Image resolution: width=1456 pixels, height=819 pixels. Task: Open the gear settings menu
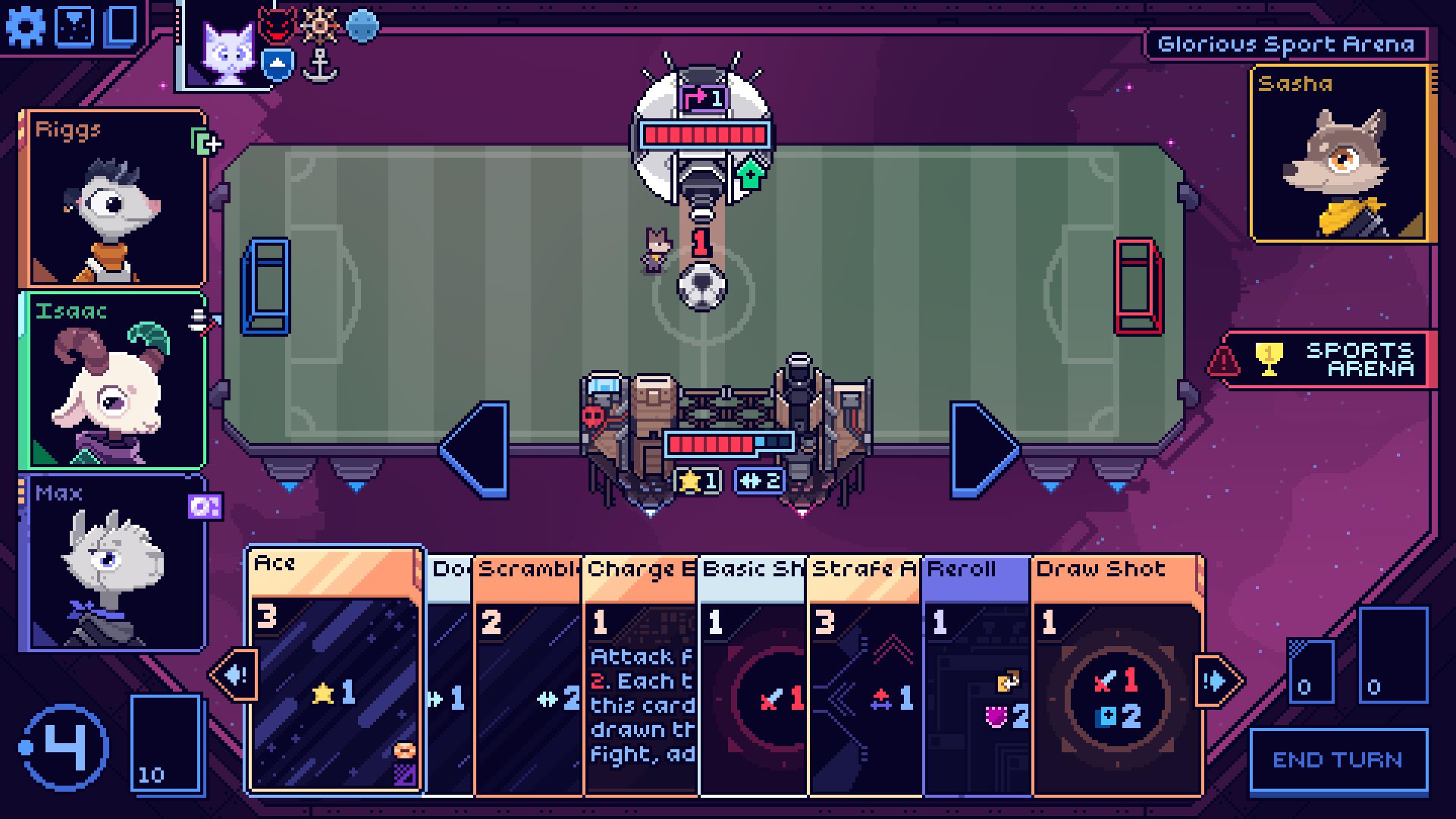[x=26, y=27]
